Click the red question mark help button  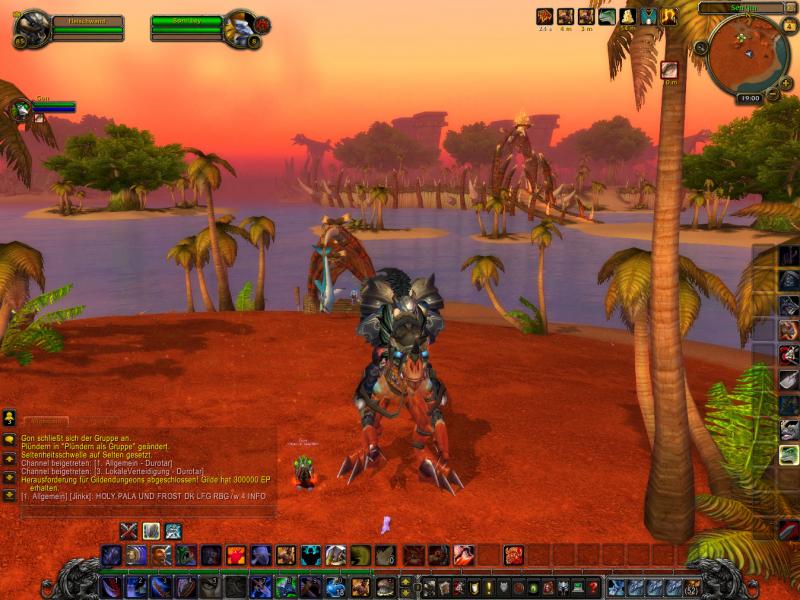(x=592, y=587)
